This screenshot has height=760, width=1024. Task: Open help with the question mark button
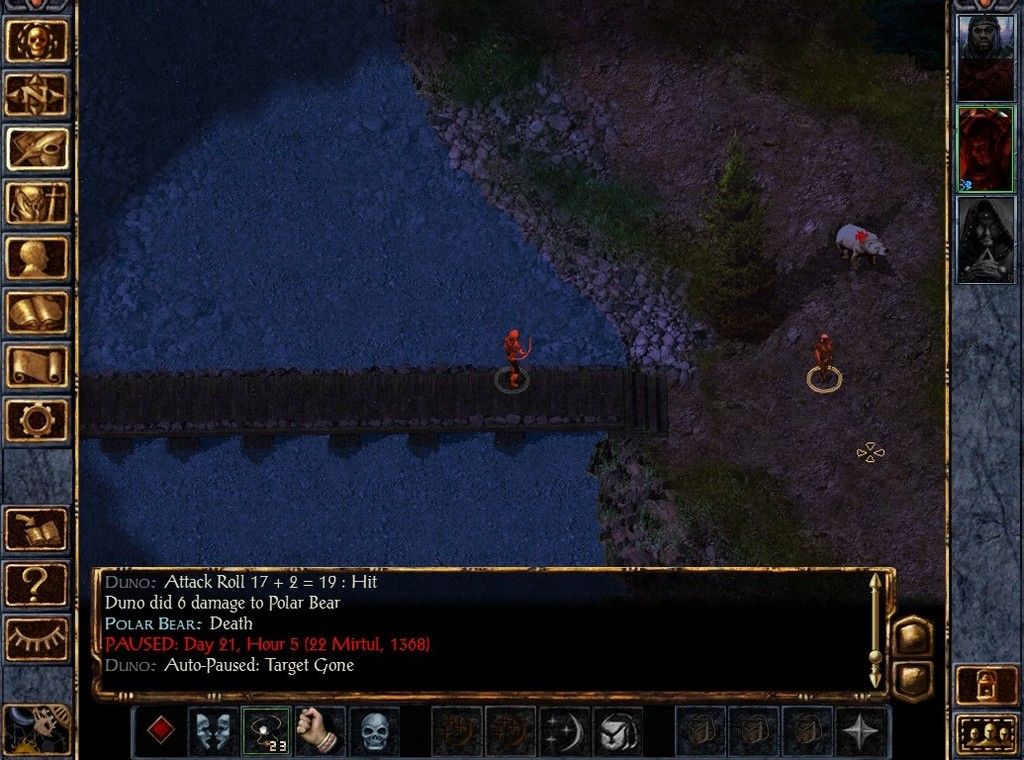click(x=38, y=583)
